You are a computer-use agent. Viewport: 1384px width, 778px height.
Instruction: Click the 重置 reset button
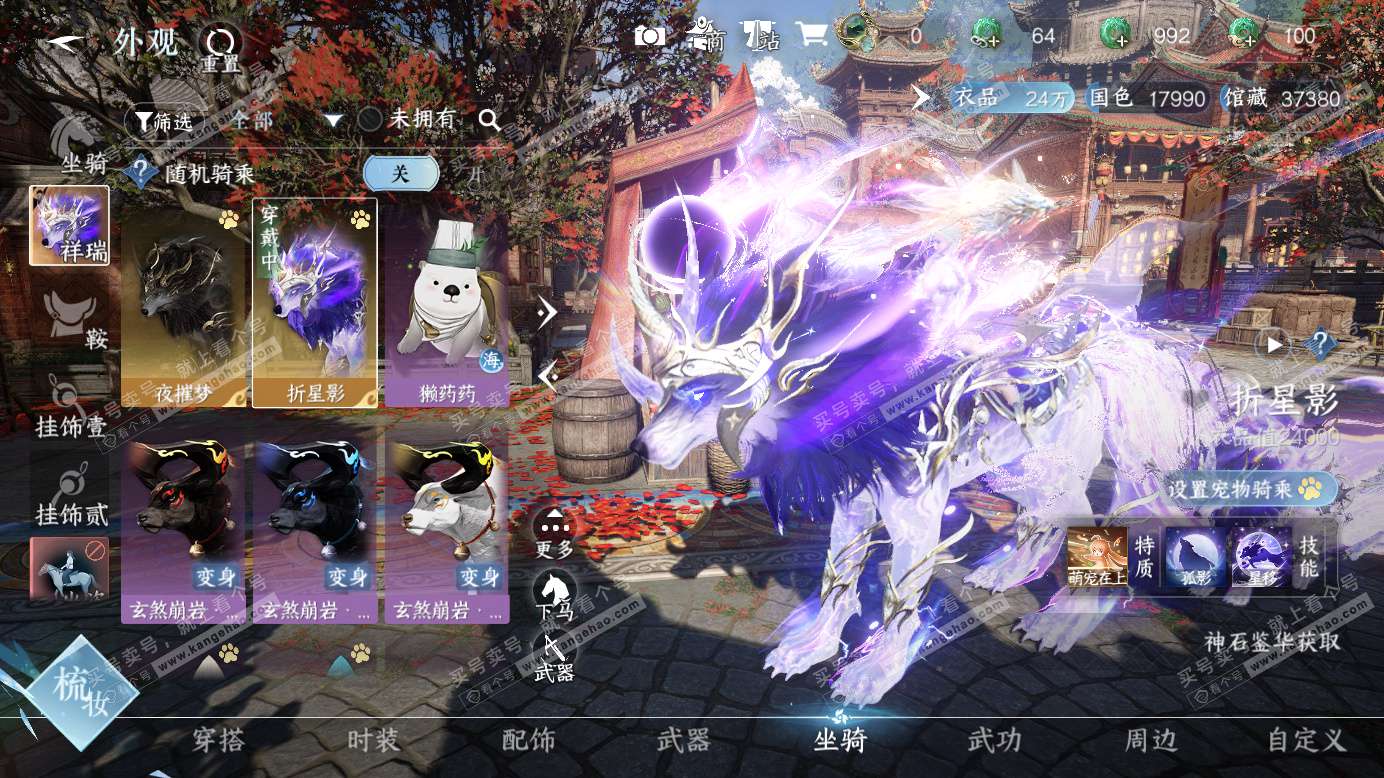(x=221, y=47)
